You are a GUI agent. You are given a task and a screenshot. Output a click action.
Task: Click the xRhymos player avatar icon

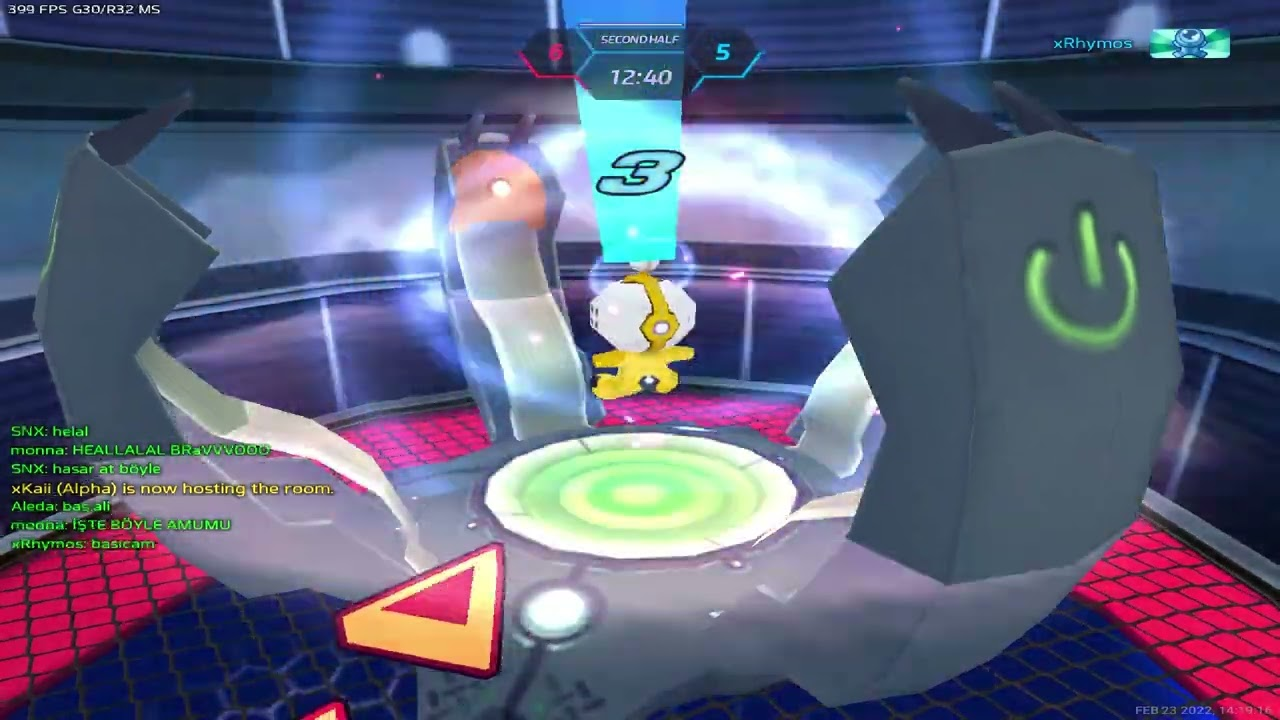pos(1189,43)
